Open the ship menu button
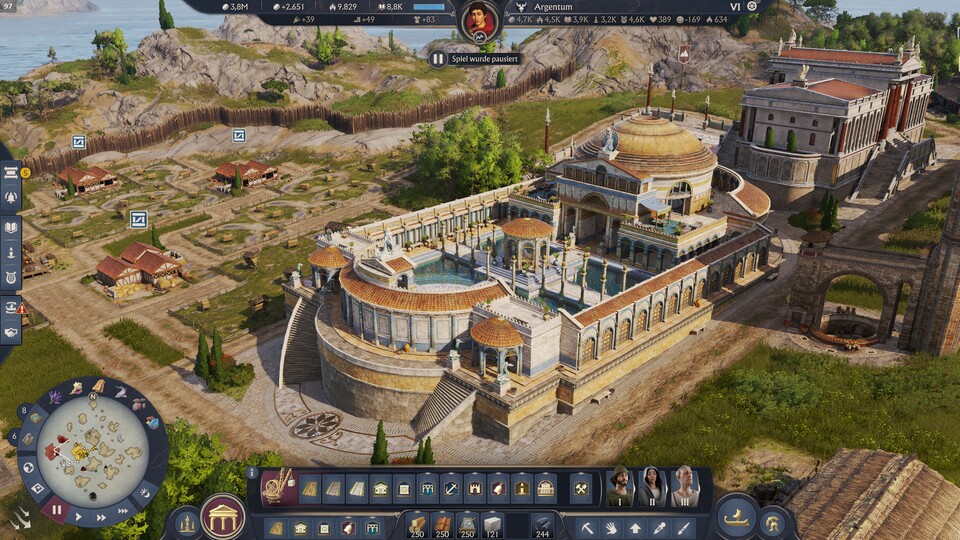This screenshot has height=540, width=960. click(x=735, y=516)
